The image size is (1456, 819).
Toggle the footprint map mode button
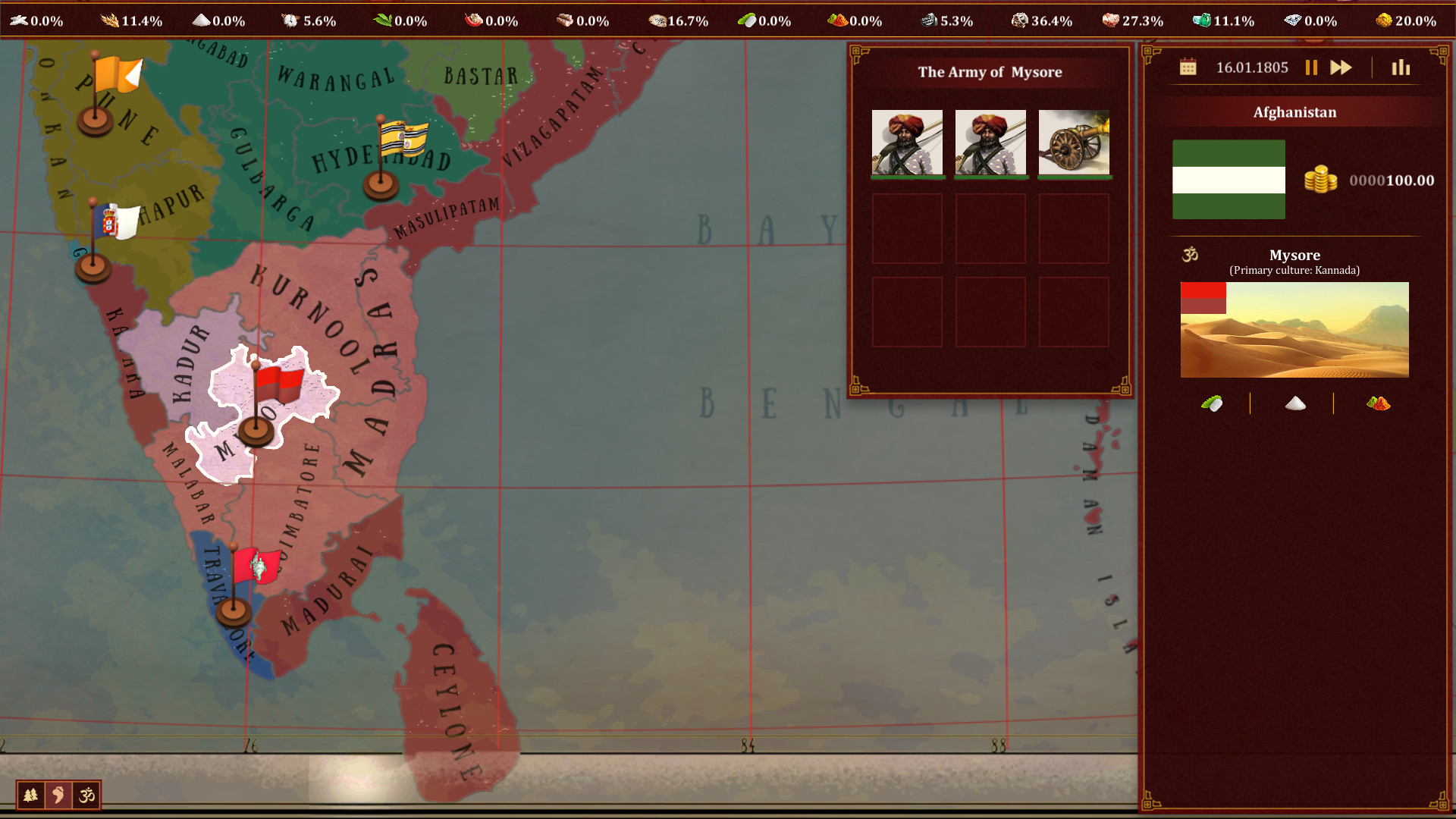click(58, 795)
